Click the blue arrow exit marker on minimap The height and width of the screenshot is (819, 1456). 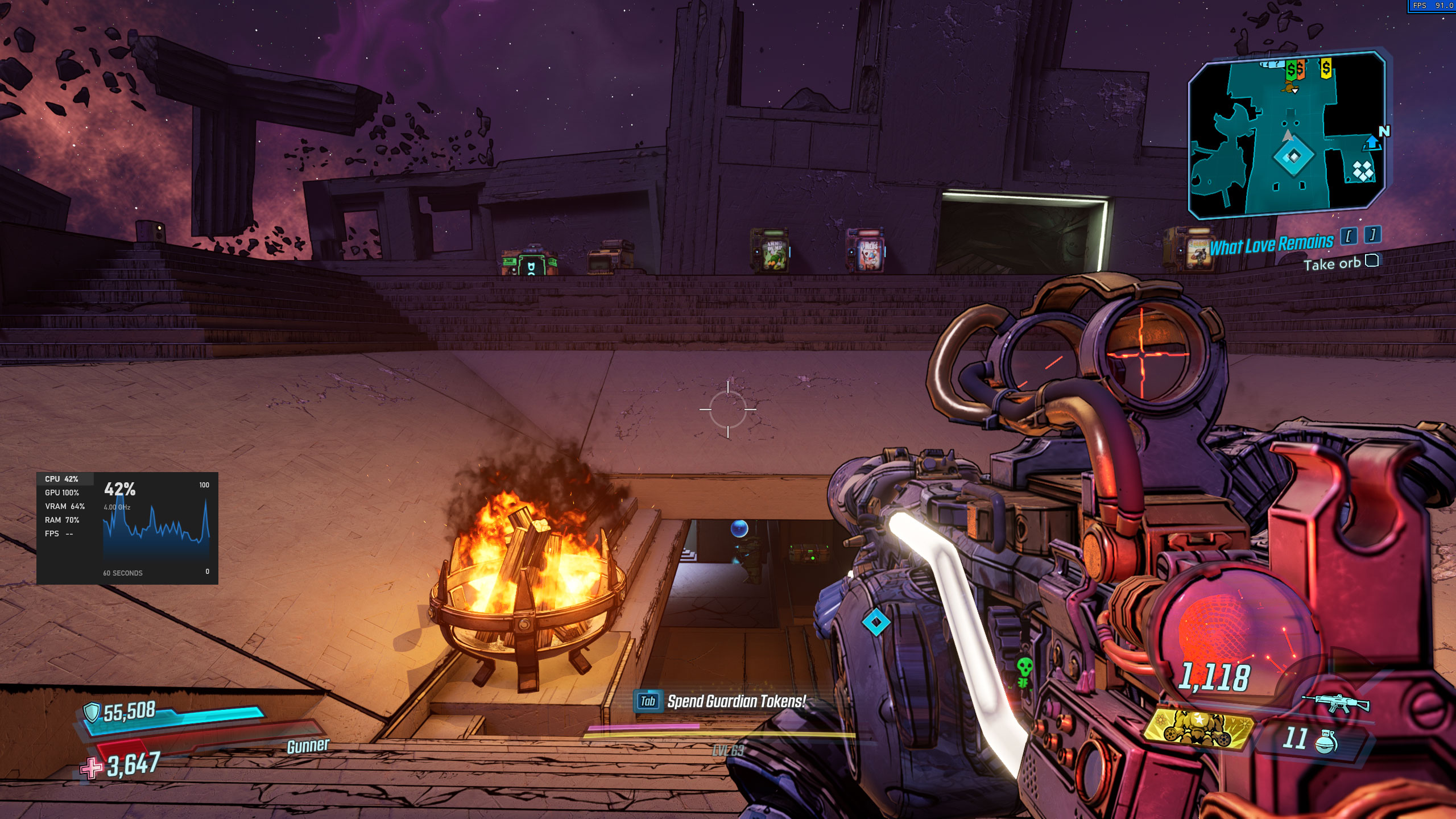coord(1372,143)
